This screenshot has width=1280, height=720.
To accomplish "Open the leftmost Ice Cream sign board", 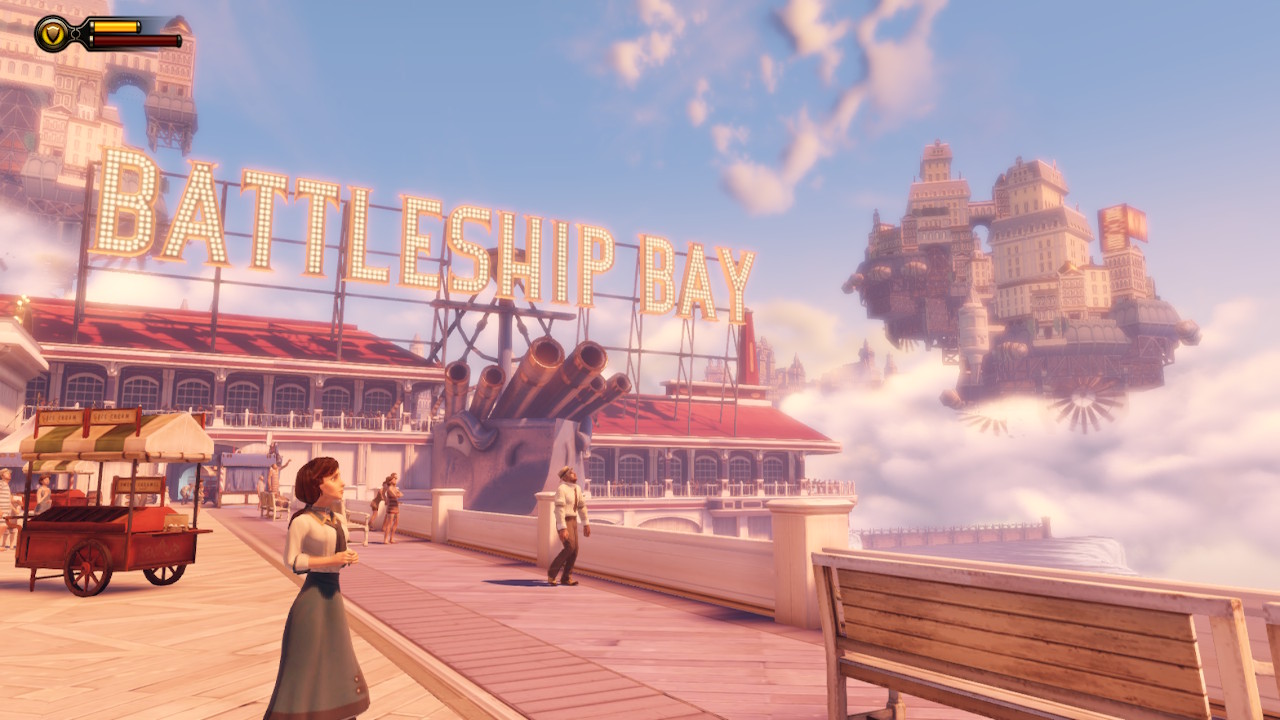I will pos(59,417).
